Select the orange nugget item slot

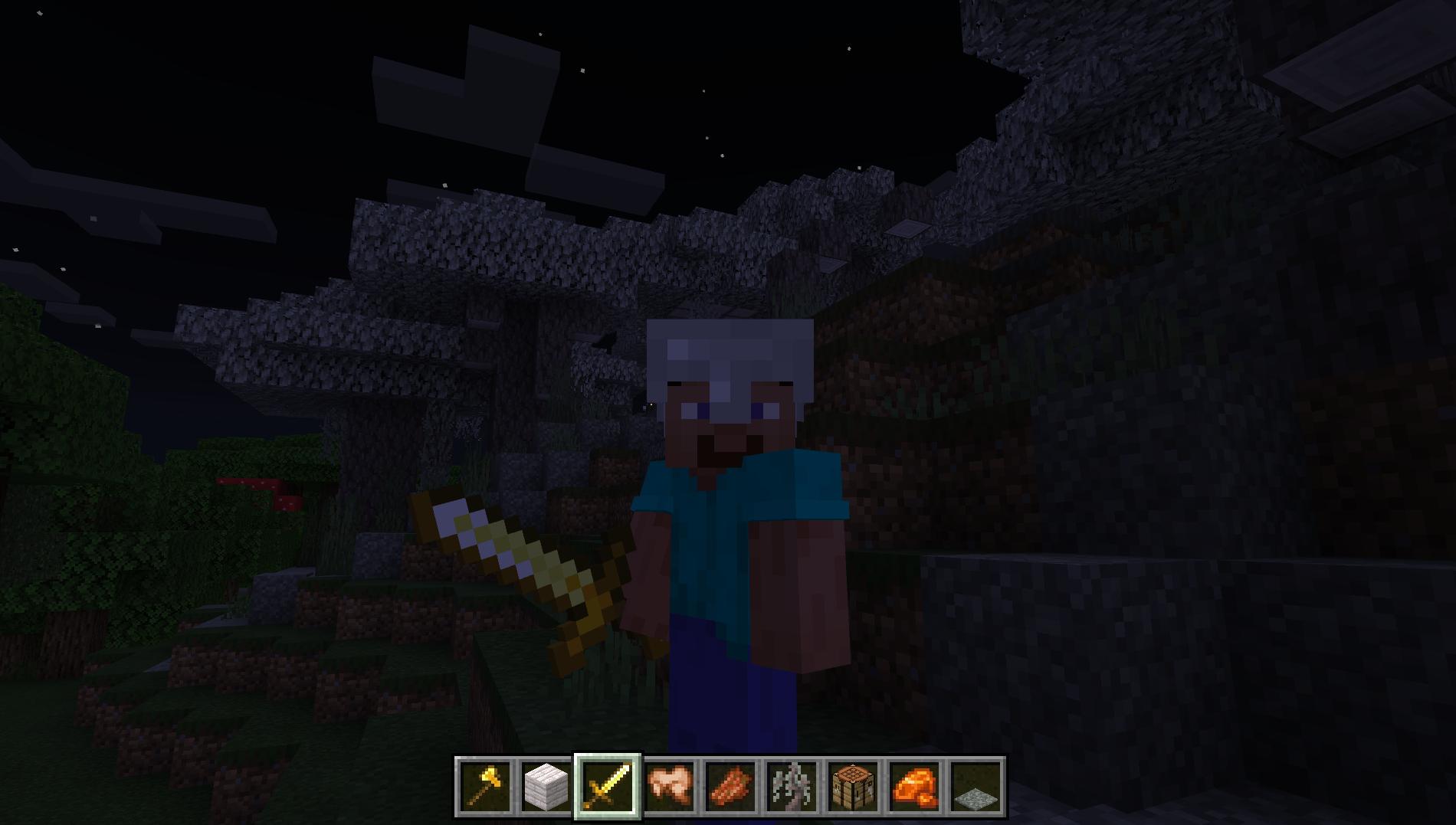click(914, 787)
